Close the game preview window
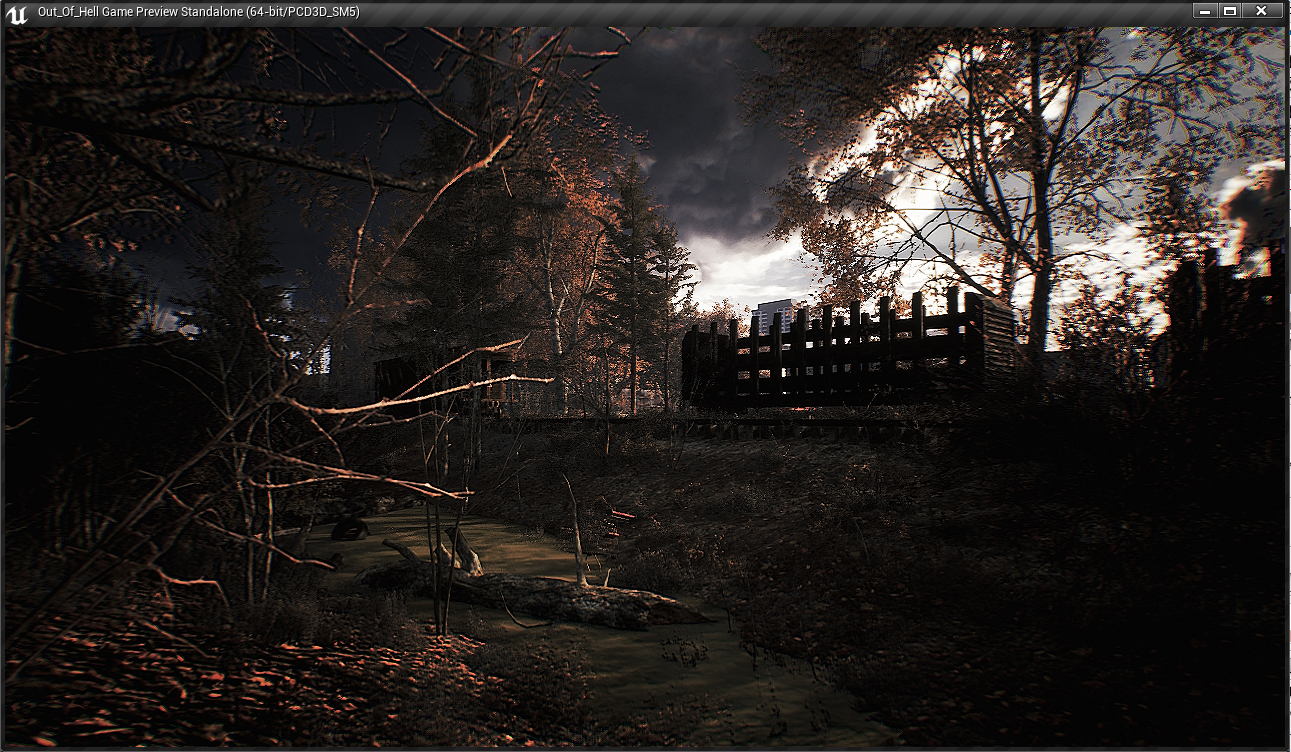Image resolution: width=1291 pixels, height=752 pixels. coord(1261,11)
